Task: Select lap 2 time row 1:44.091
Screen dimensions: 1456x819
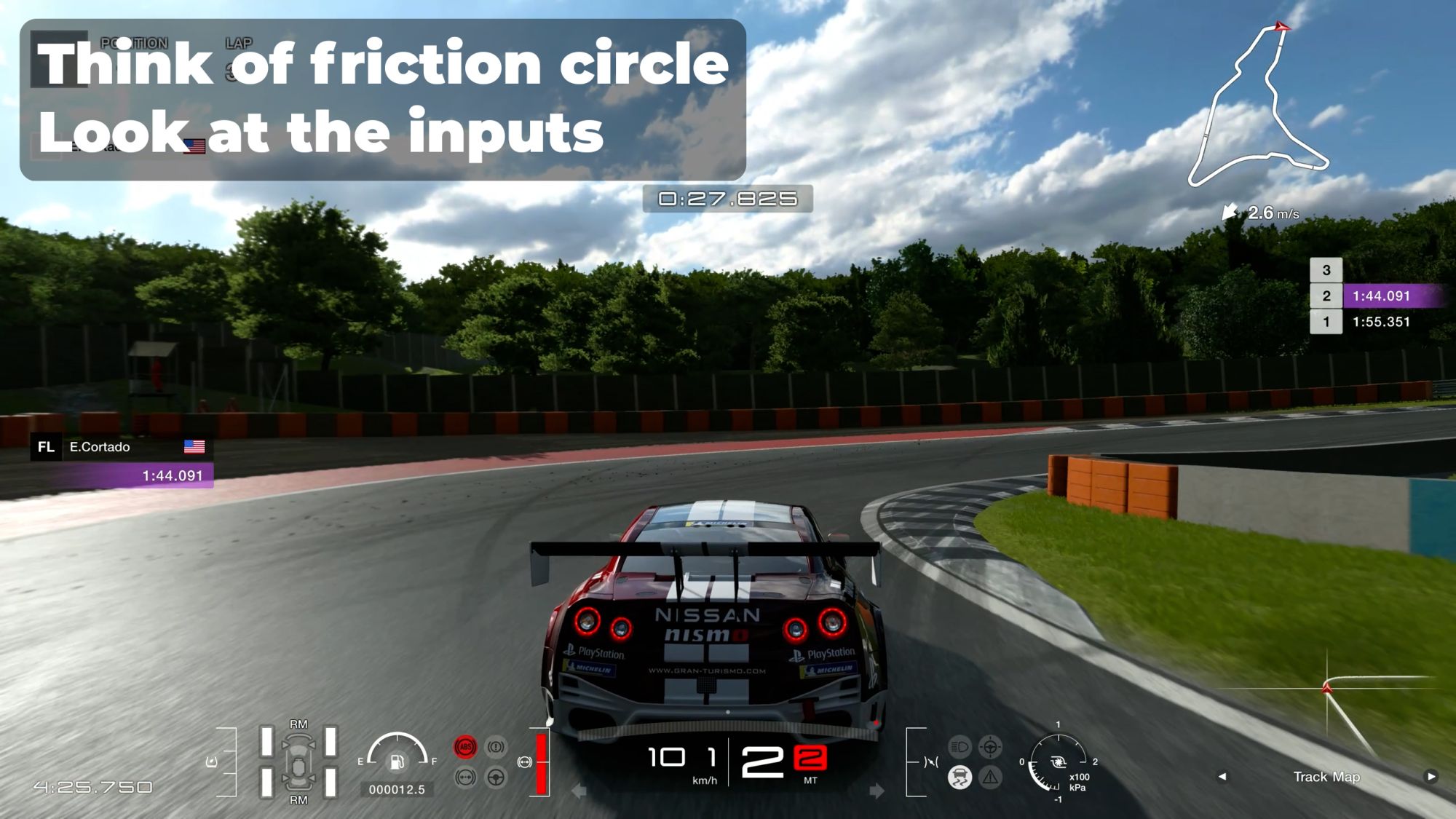Action: coord(1380,296)
